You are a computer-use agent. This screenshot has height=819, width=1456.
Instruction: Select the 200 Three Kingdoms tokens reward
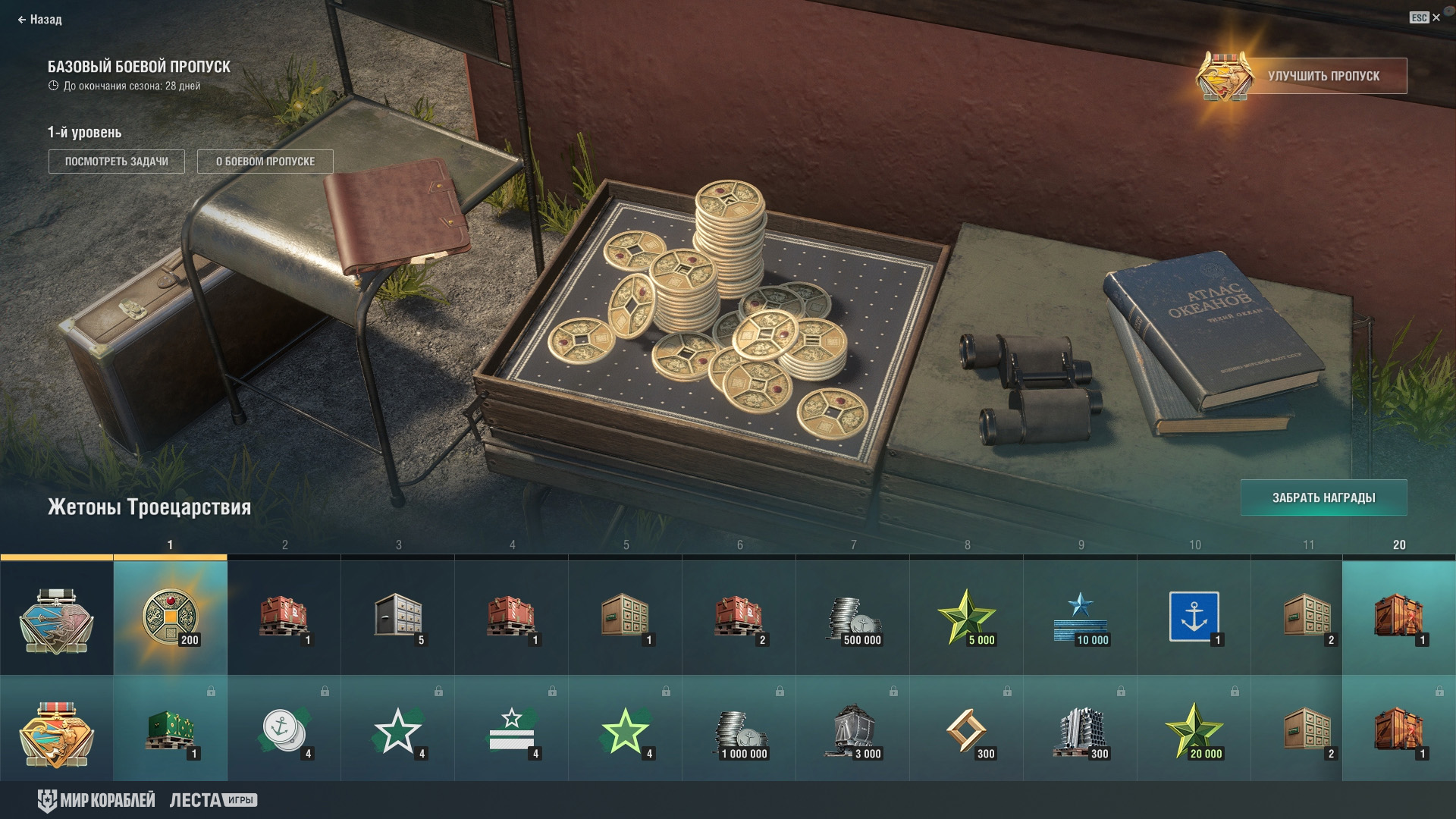pyautogui.click(x=170, y=617)
